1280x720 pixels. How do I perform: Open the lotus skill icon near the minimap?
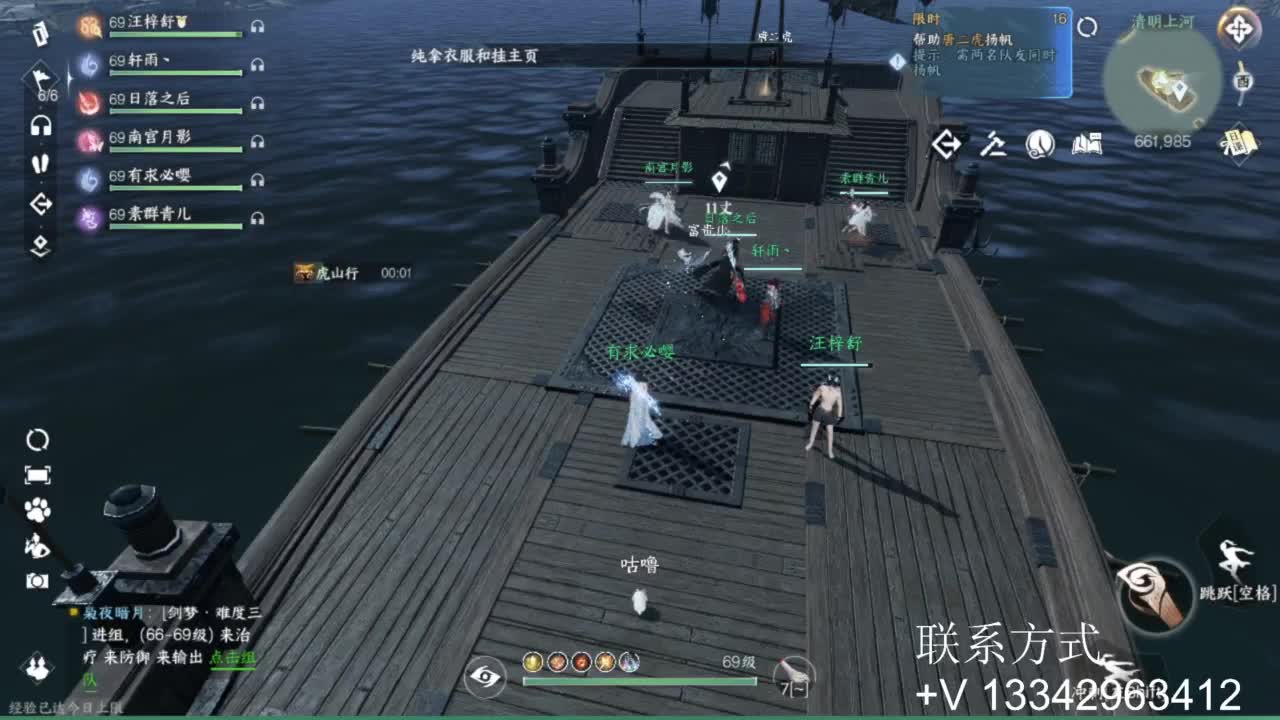[x=1038, y=145]
